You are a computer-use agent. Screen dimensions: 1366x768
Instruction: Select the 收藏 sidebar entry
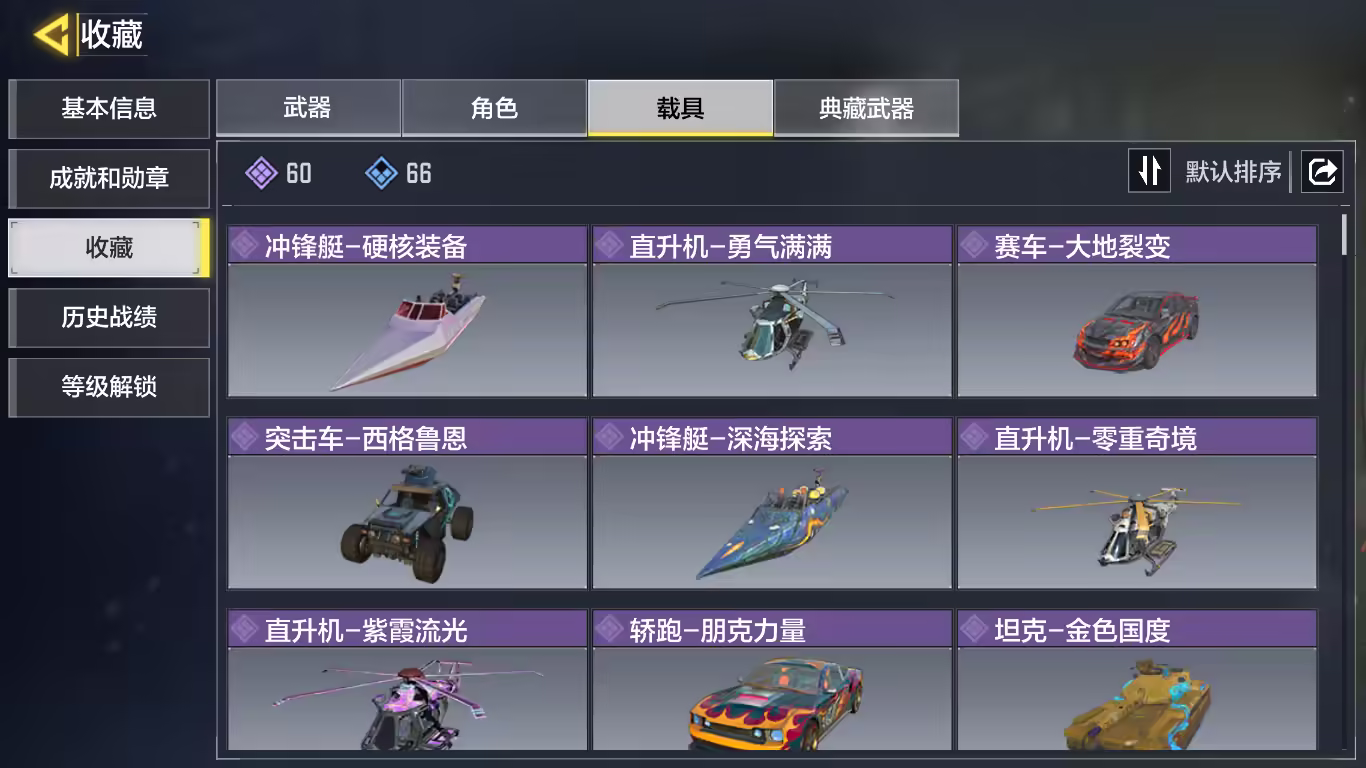click(x=109, y=248)
